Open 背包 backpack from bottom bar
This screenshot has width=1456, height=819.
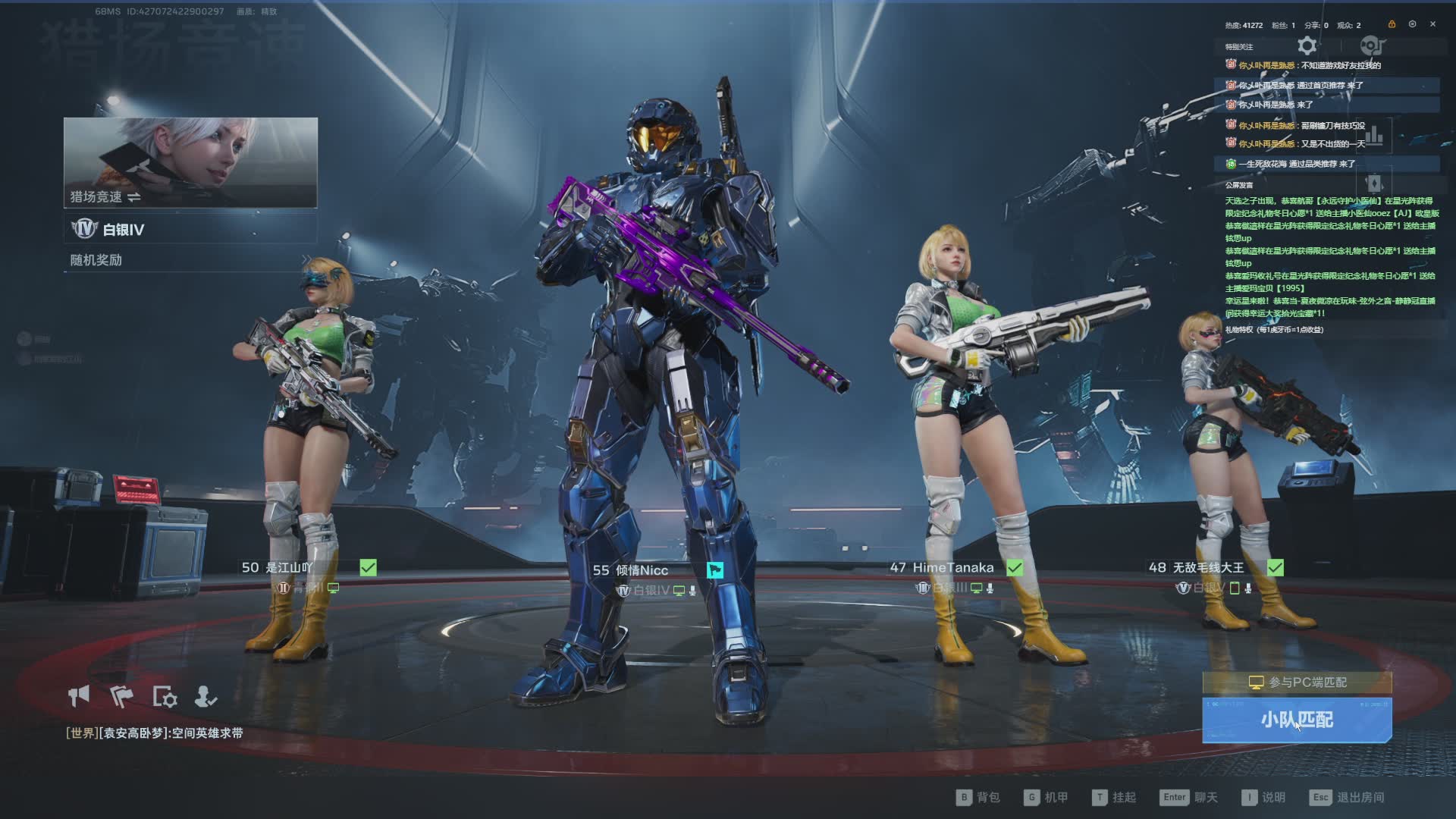(x=978, y=797)
